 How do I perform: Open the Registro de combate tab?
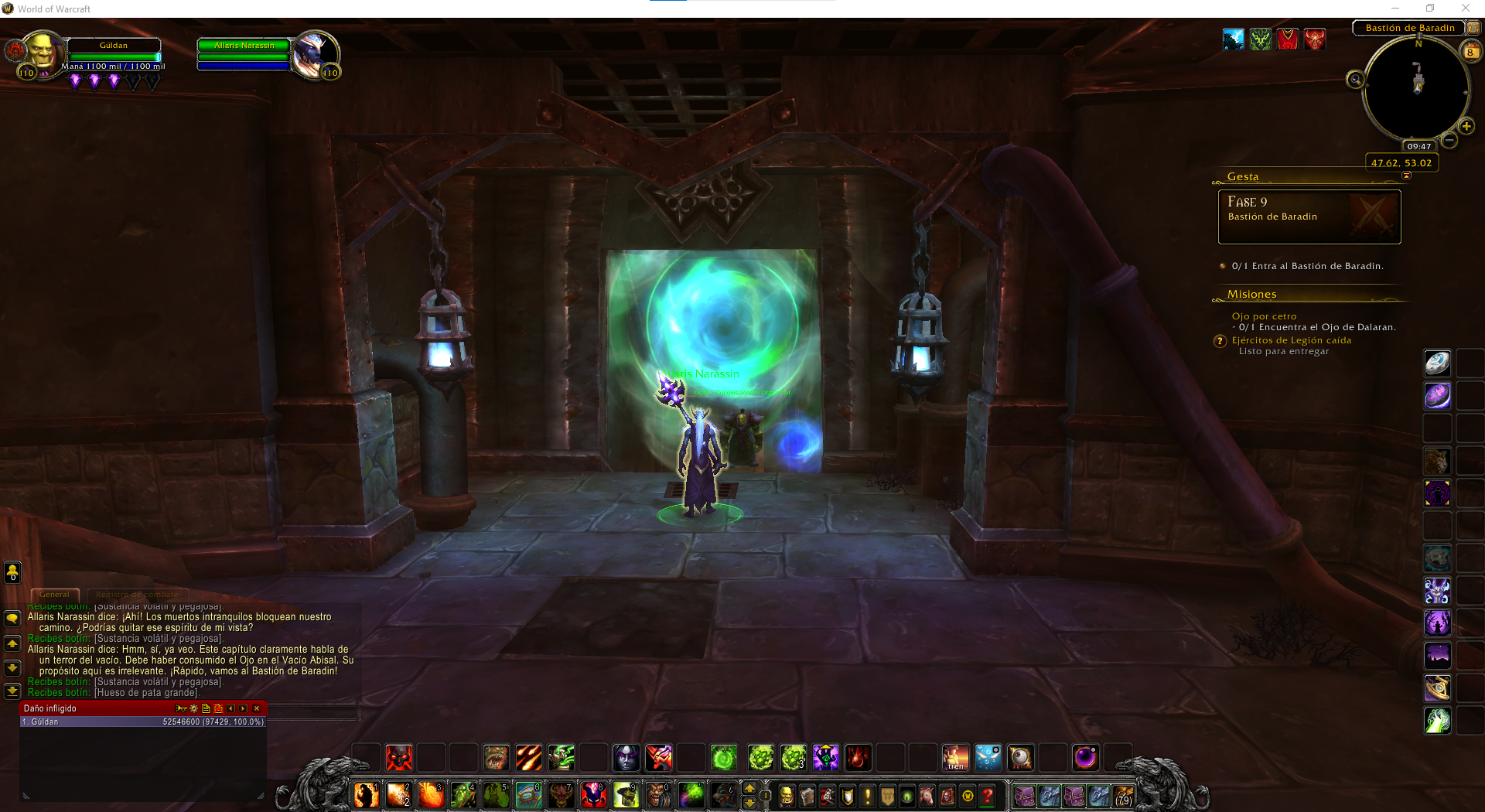137,595
